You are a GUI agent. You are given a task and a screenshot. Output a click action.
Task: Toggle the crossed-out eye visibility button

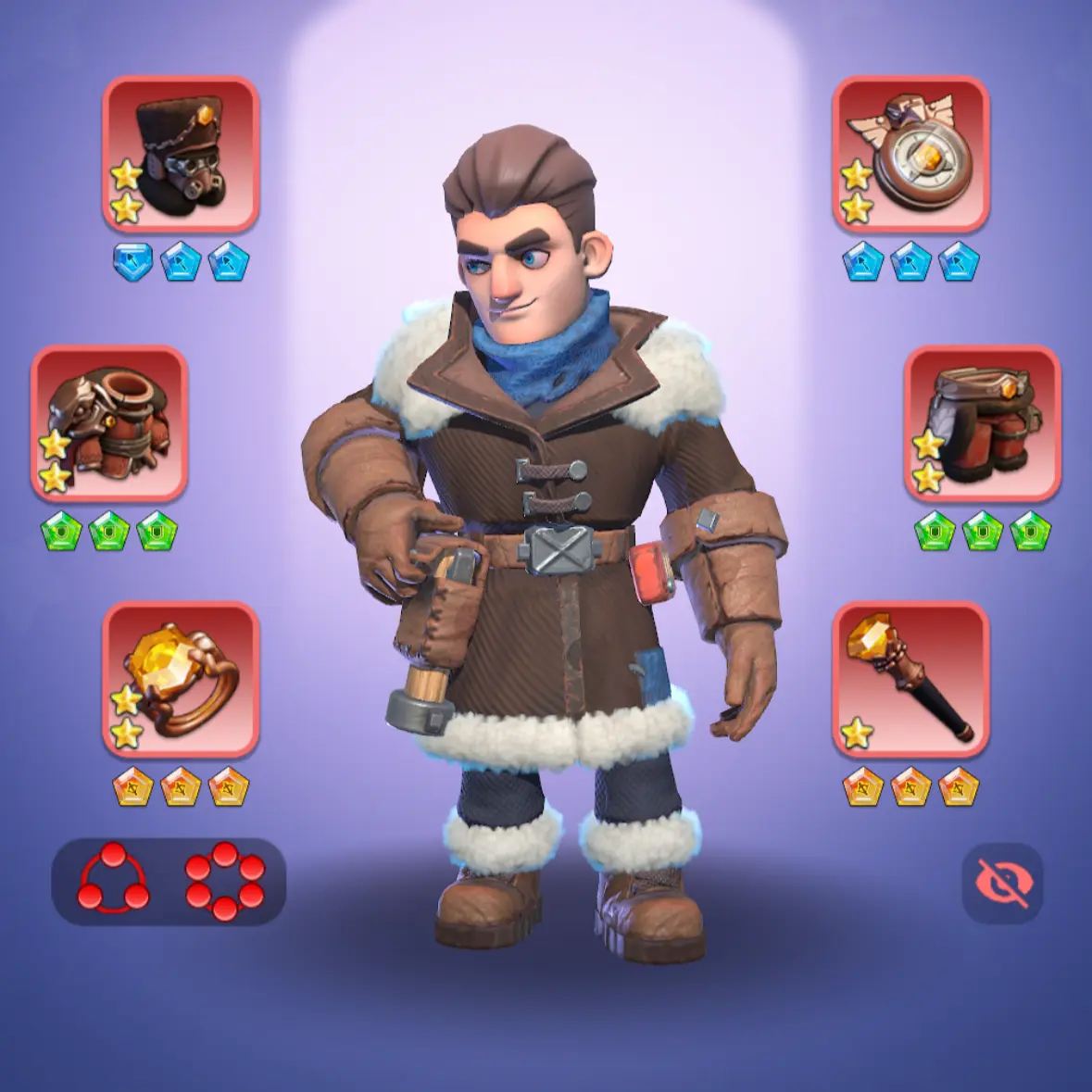click(1002, 883)
